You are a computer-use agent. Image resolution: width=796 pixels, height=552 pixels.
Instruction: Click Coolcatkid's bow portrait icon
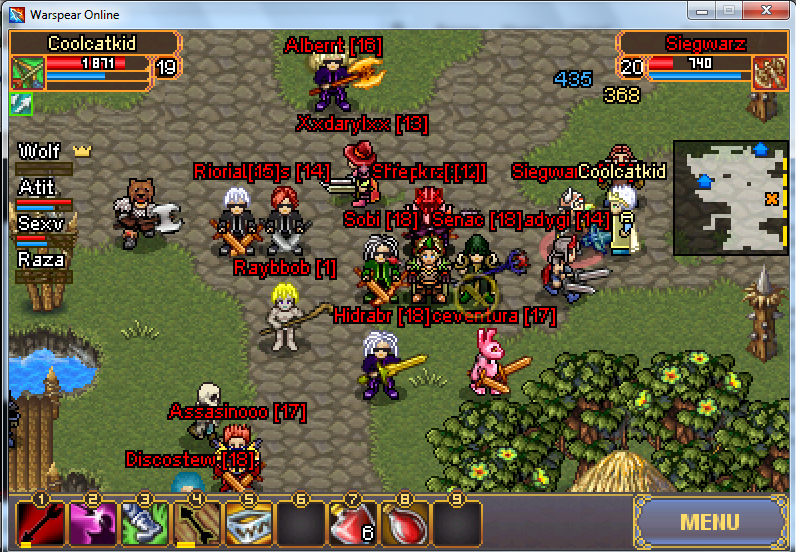(x=27, y=72)
